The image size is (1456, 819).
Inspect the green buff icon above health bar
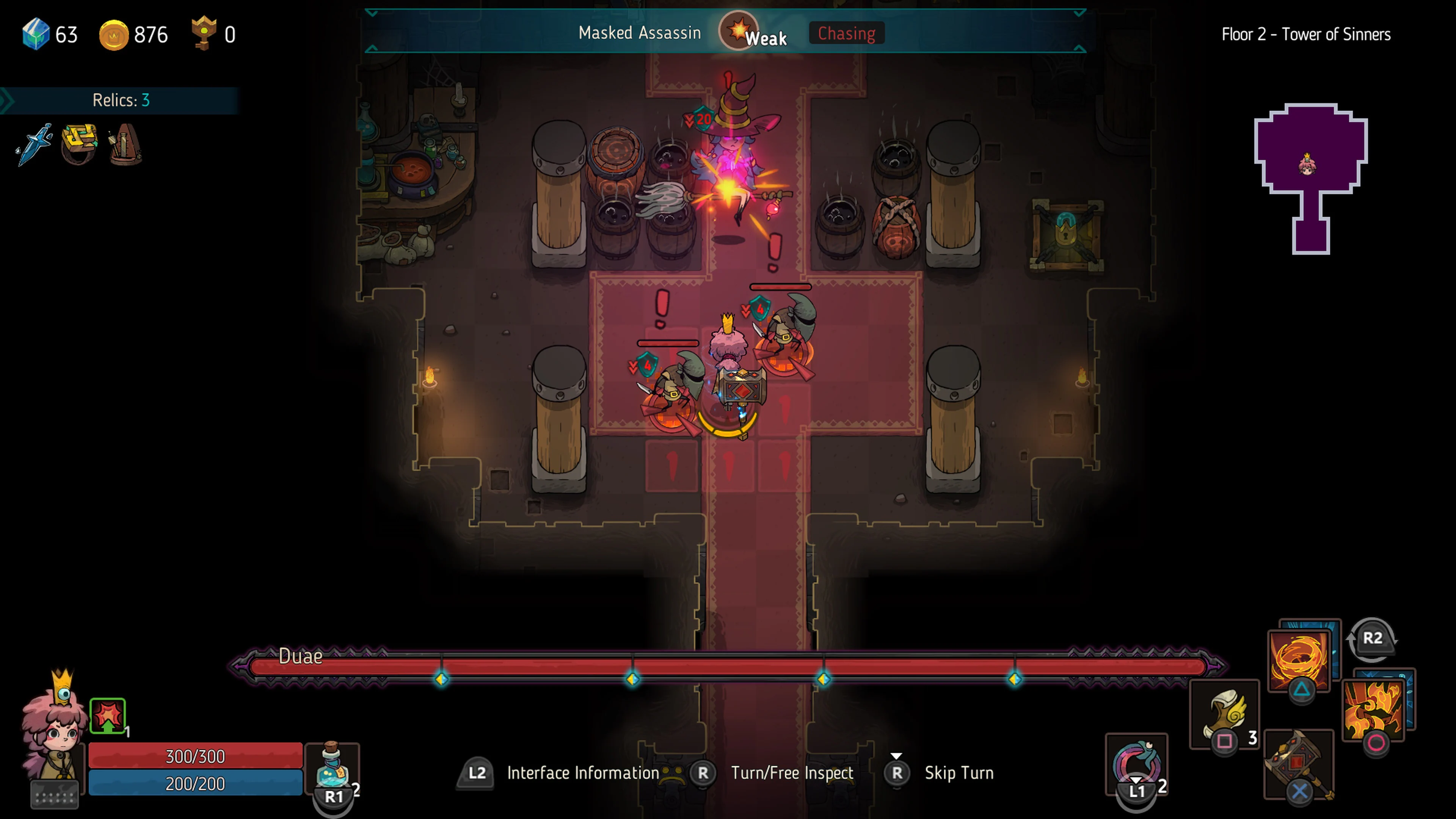[108, 716]
